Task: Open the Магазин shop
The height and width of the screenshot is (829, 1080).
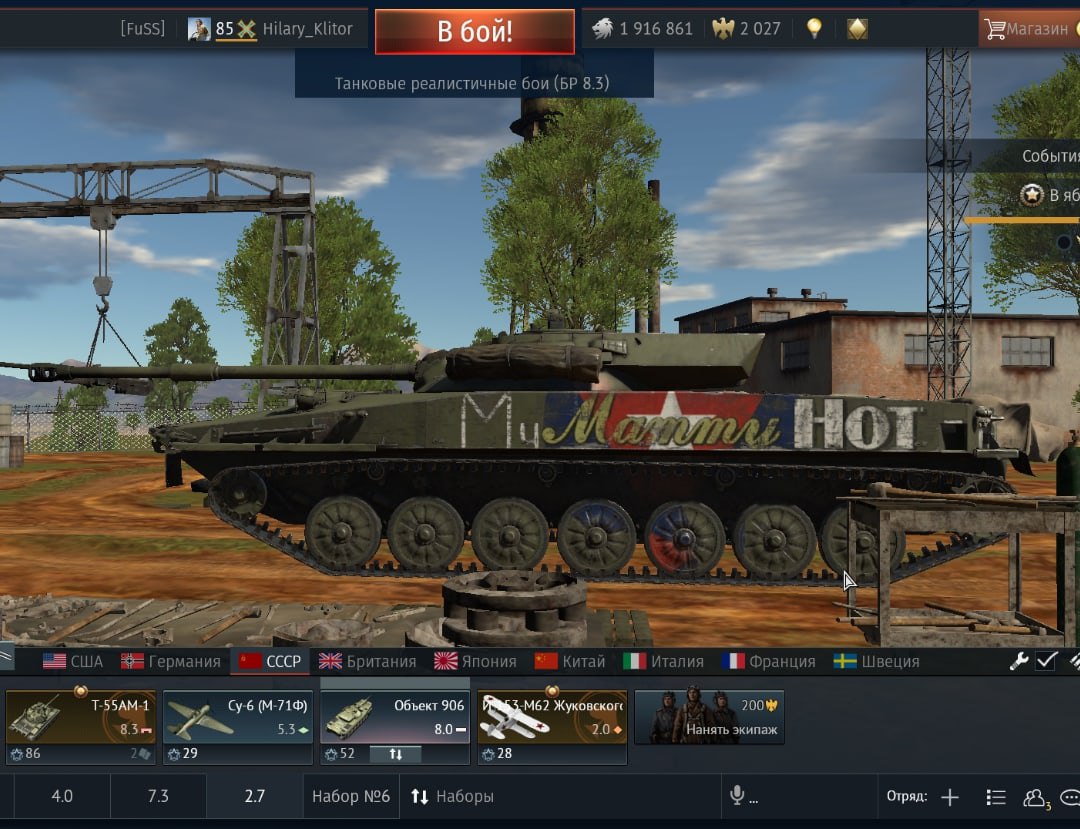Action: coord(1029,29)
